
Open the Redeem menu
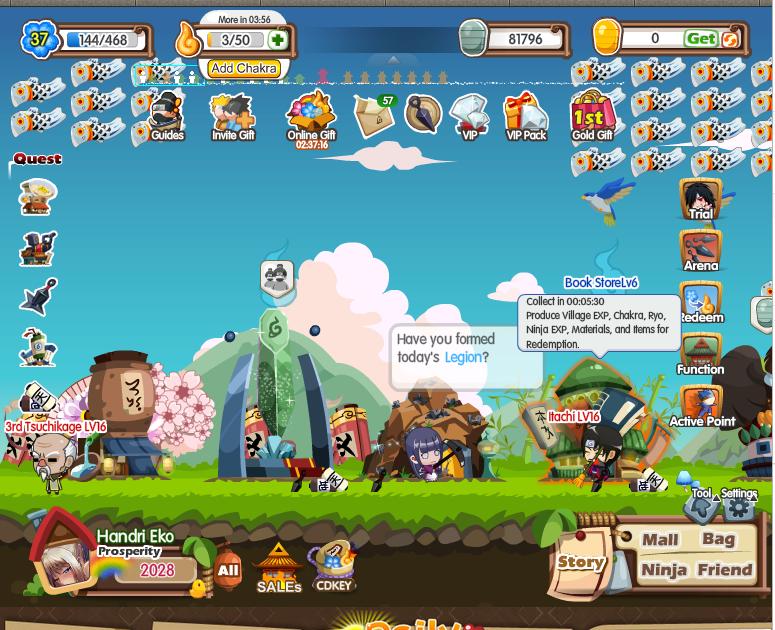pos(700,303)
